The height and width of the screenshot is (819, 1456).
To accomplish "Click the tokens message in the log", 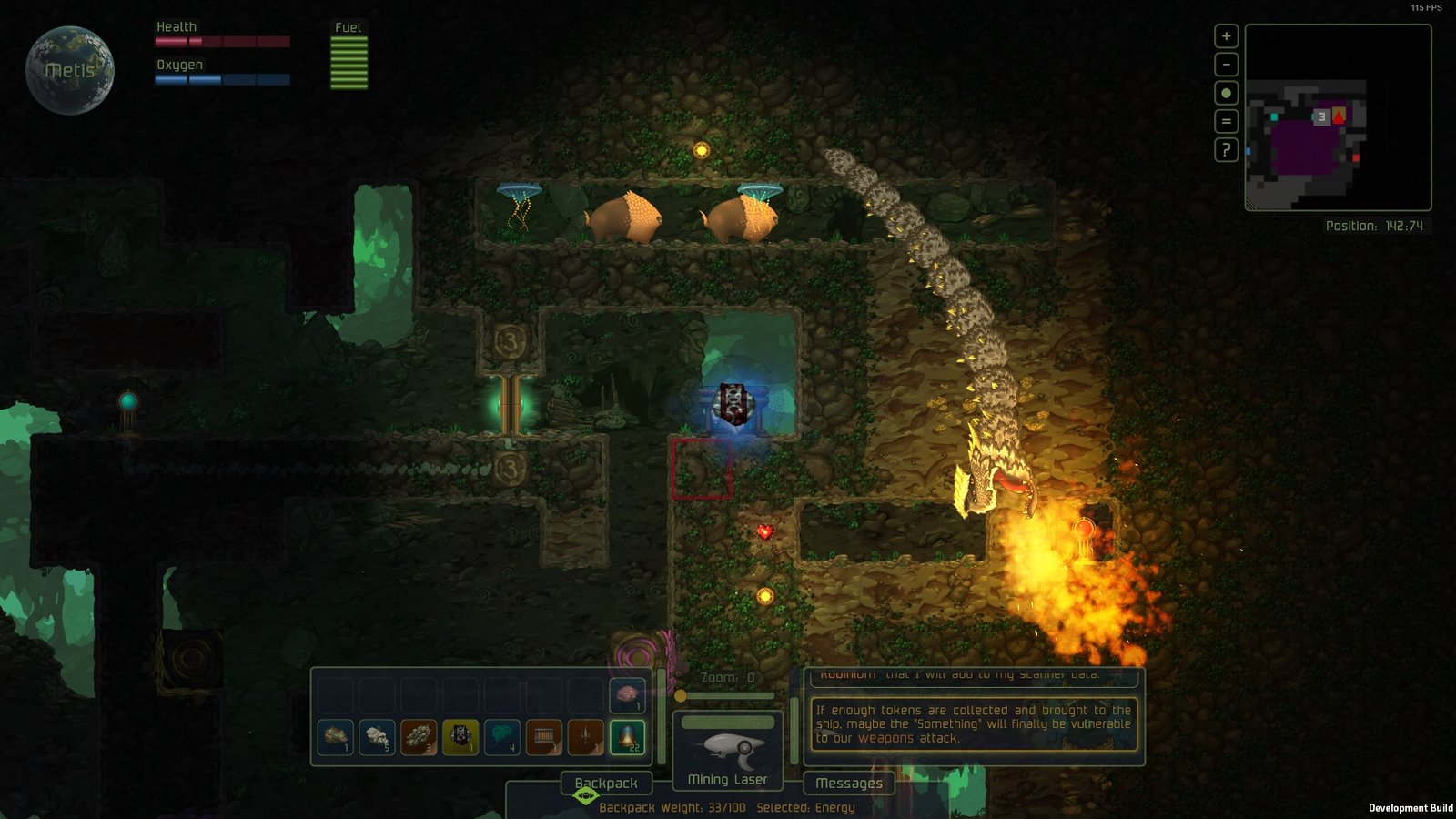I will click(973, 723).
